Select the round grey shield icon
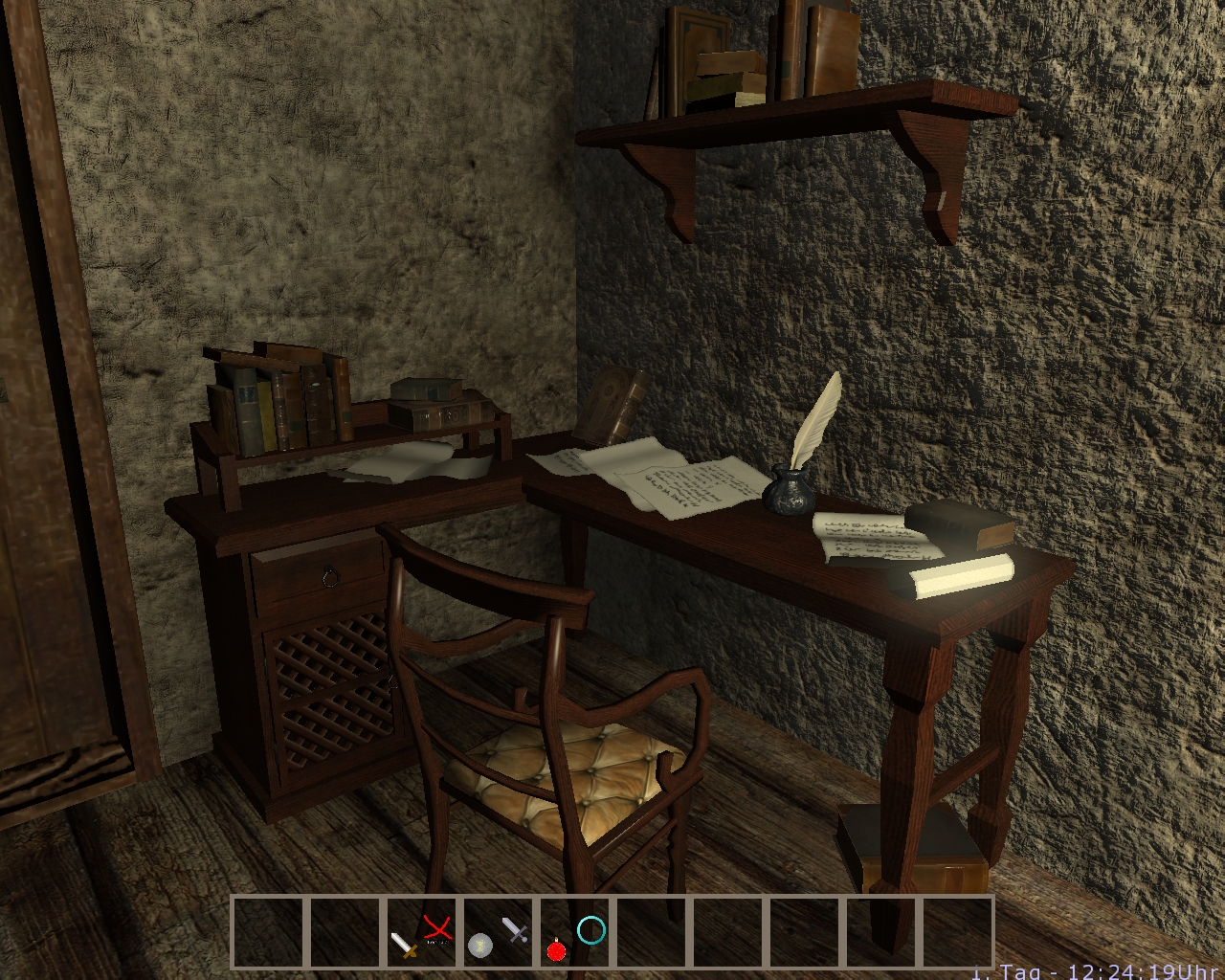 click(480, 945)
